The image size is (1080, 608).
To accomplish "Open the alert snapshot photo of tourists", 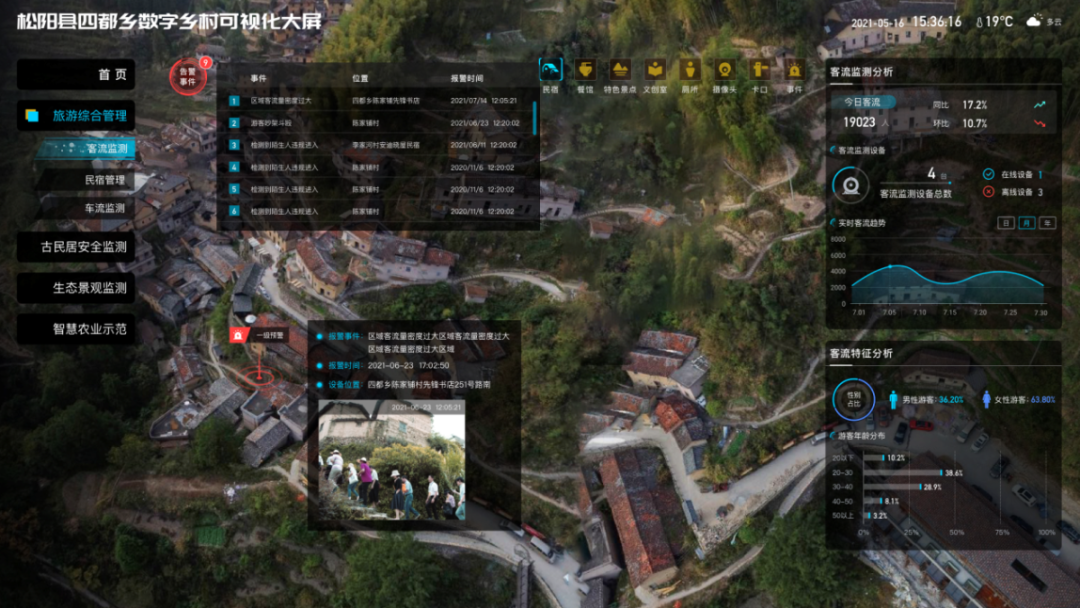I will [391, 460].
